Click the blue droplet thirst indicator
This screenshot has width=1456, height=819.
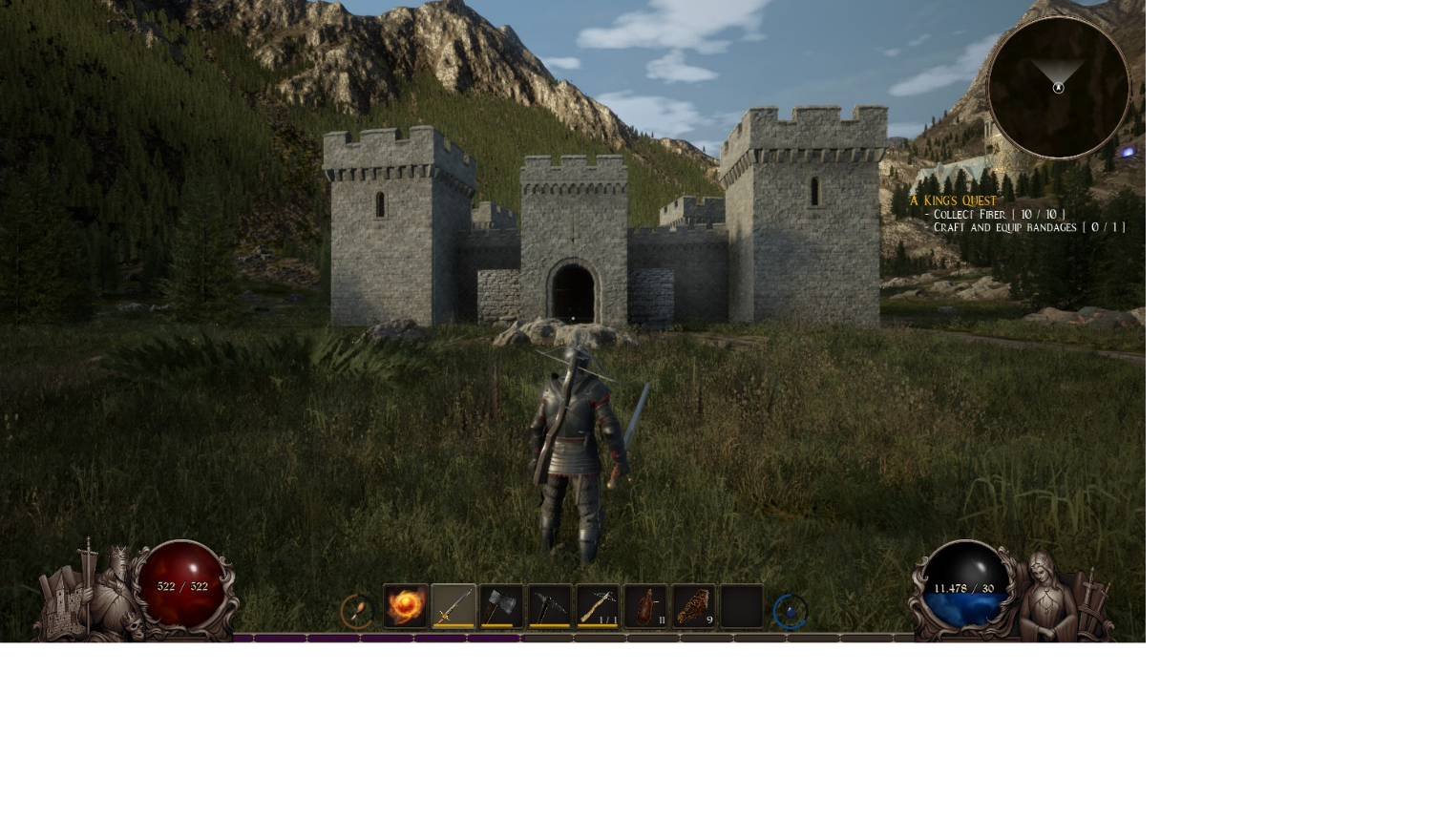791,610
